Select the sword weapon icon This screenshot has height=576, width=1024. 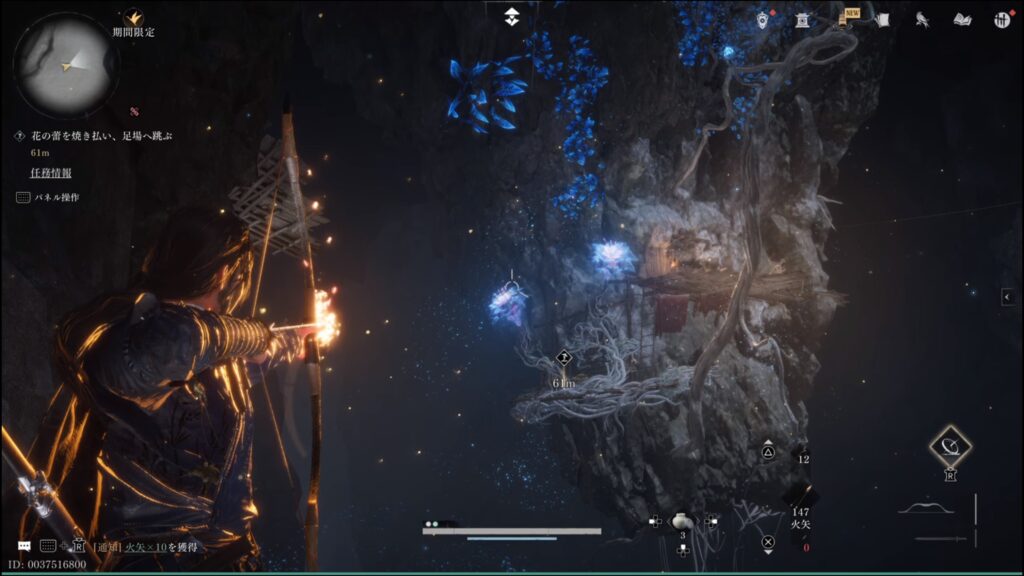[941, 539]
